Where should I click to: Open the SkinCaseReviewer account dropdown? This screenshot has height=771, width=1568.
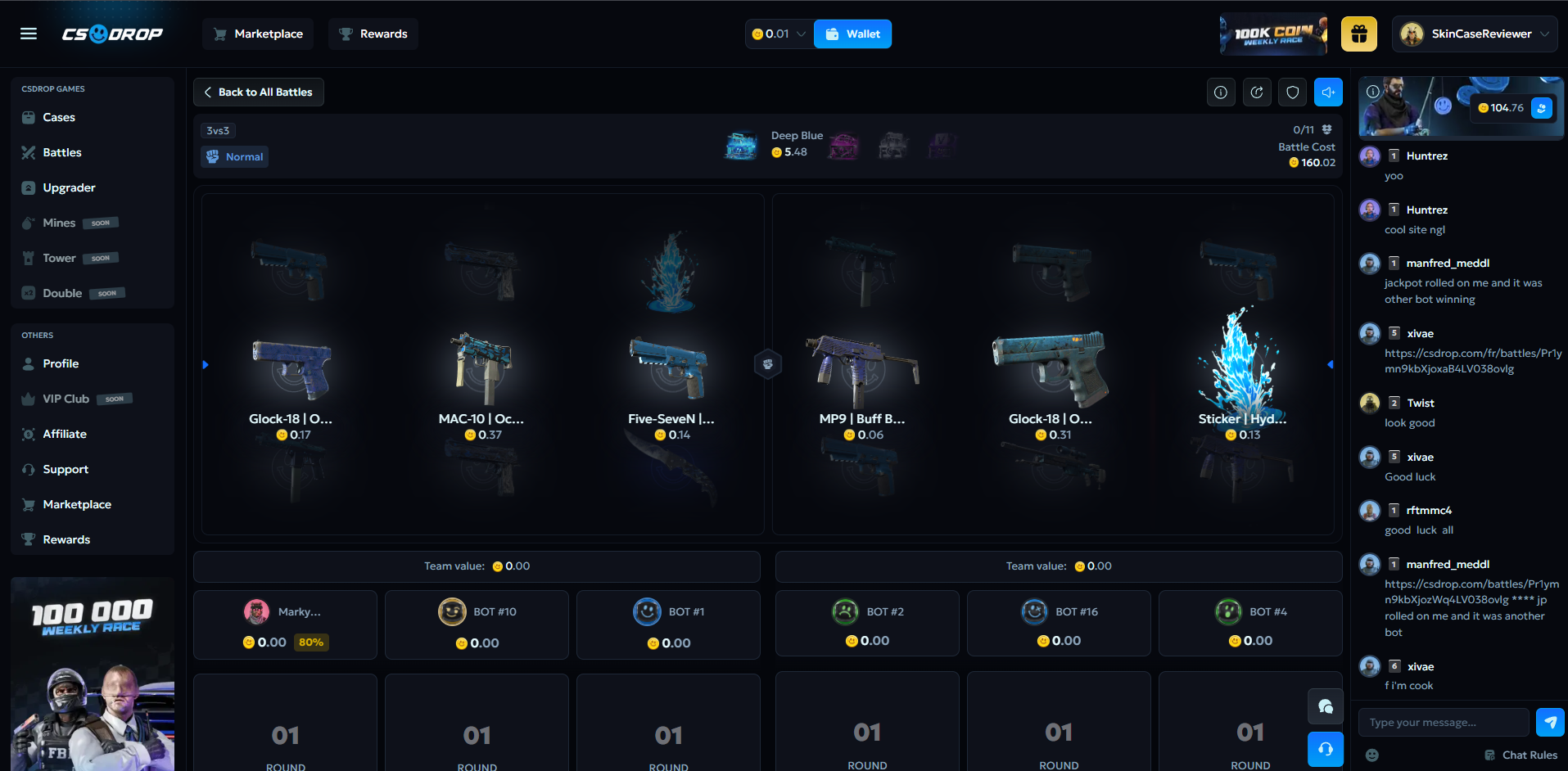(1474, 34)
